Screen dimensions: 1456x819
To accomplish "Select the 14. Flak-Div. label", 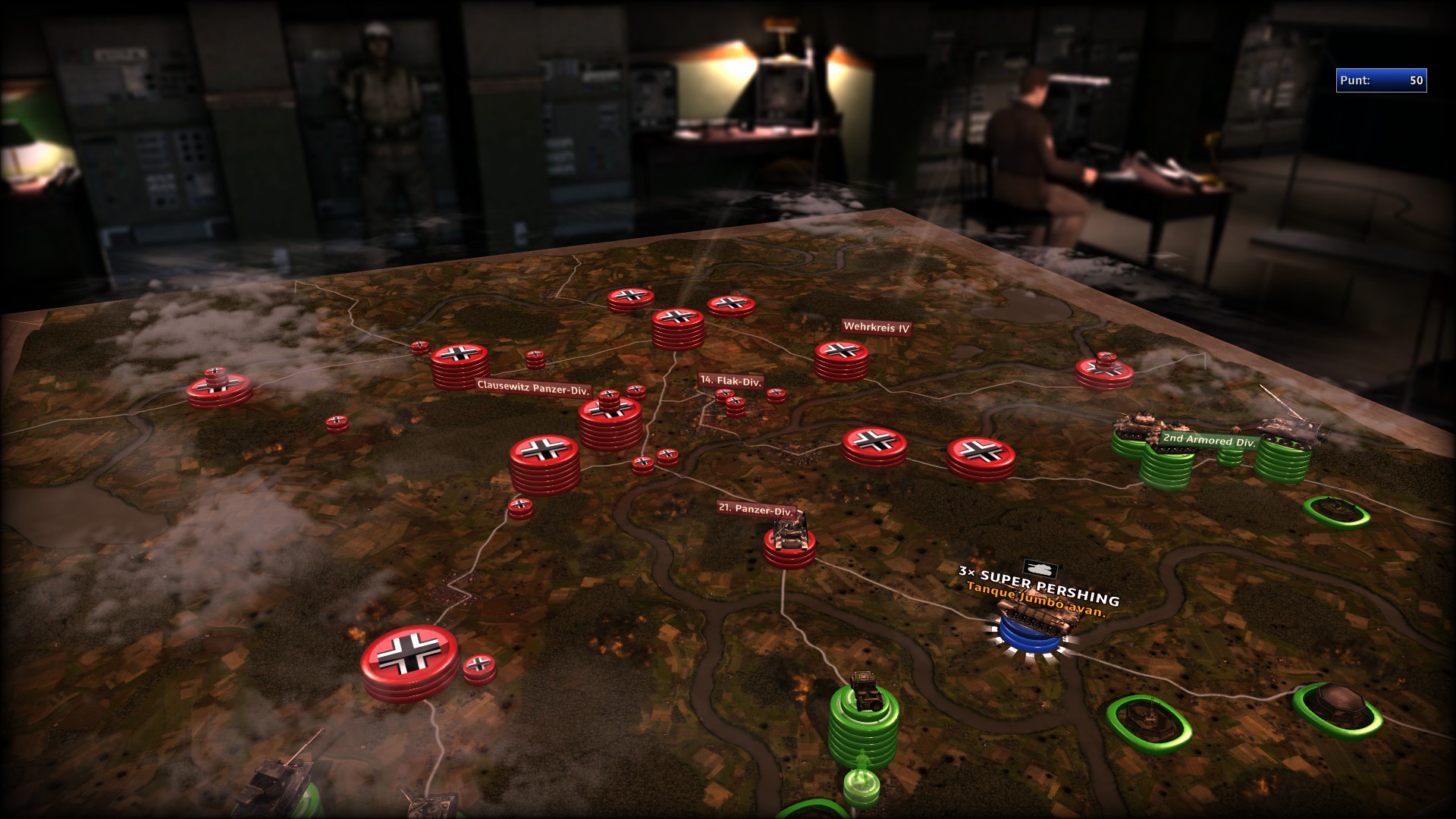I will point(730,381).
